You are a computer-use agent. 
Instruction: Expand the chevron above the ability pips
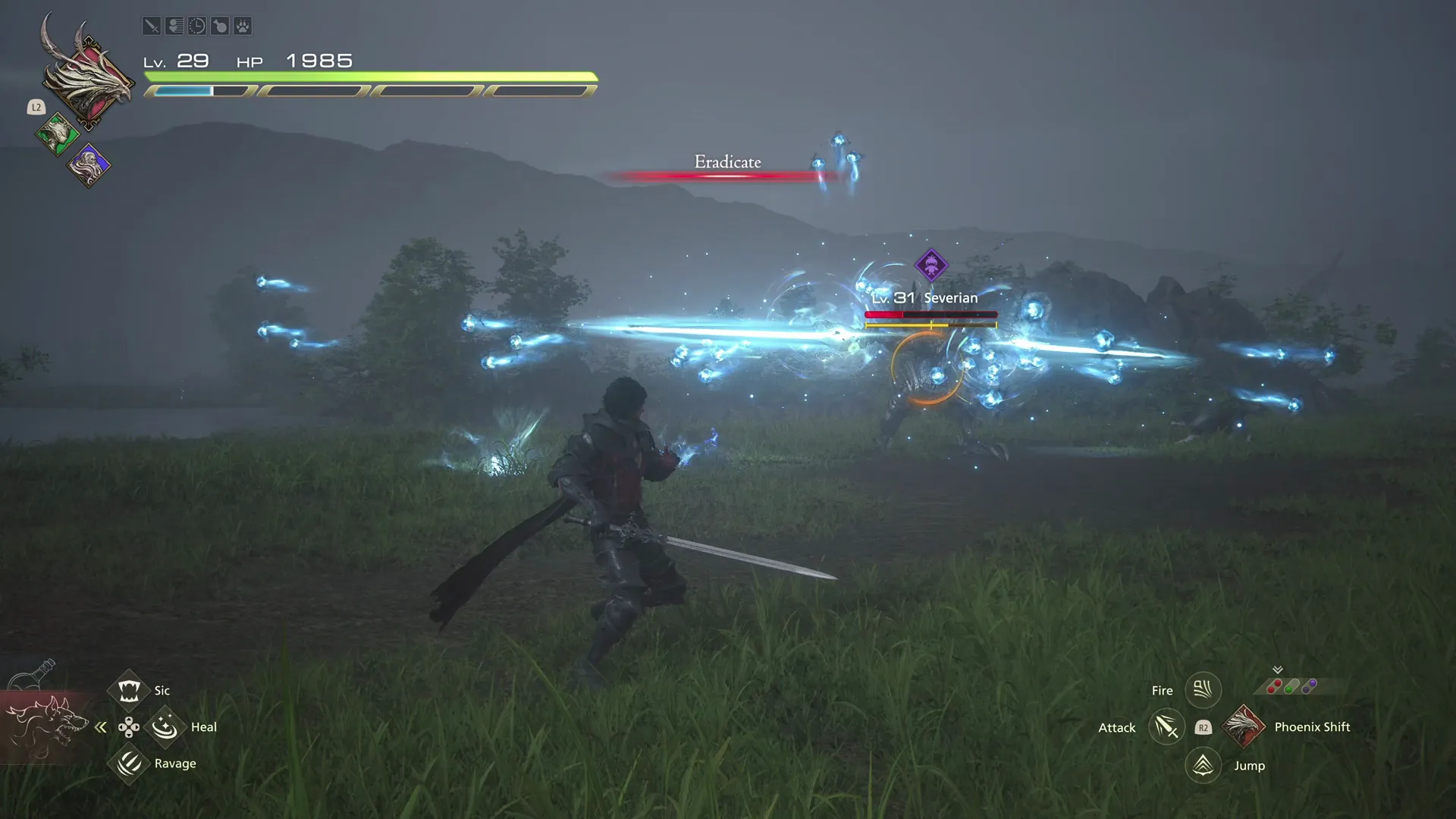coord(1278,670)
